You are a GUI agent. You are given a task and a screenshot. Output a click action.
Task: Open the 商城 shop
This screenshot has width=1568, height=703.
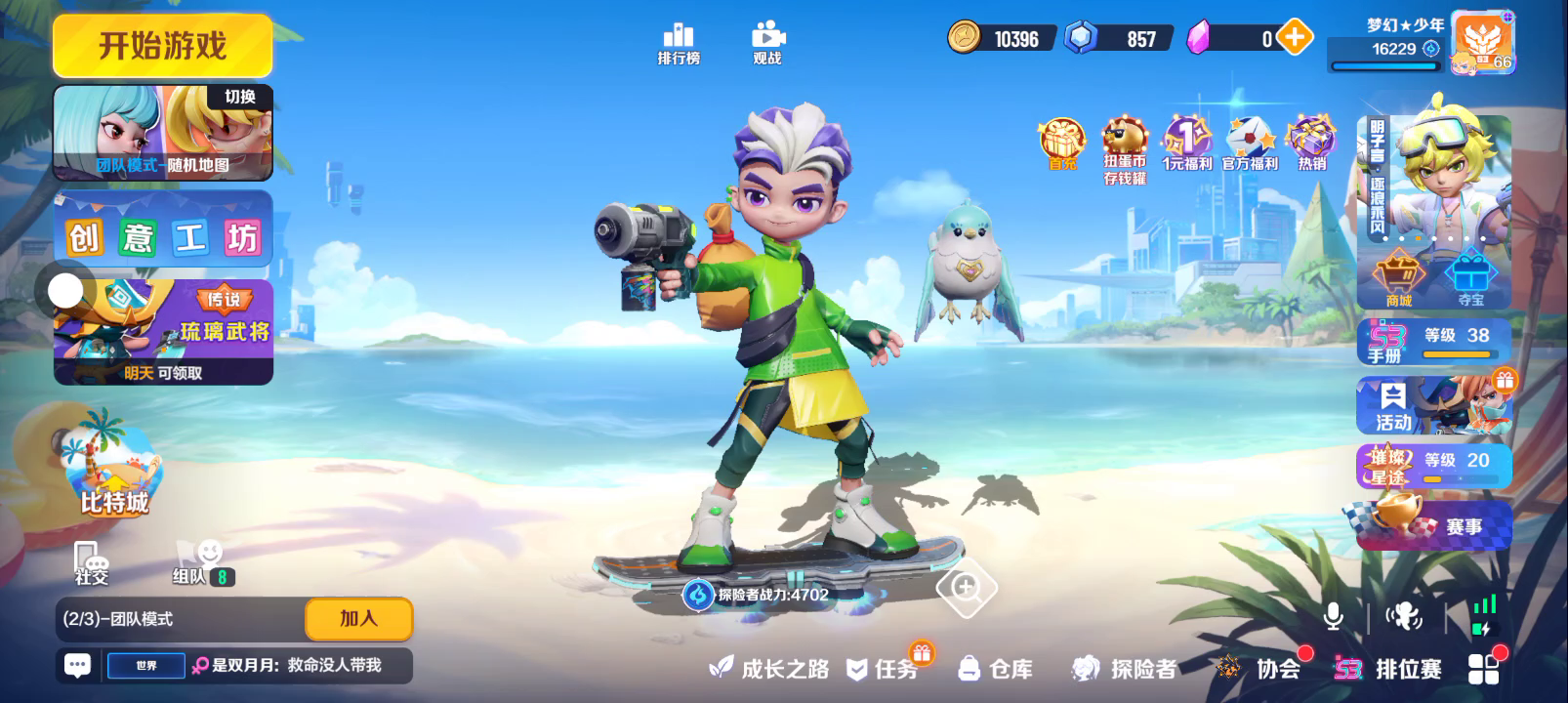1398,278
